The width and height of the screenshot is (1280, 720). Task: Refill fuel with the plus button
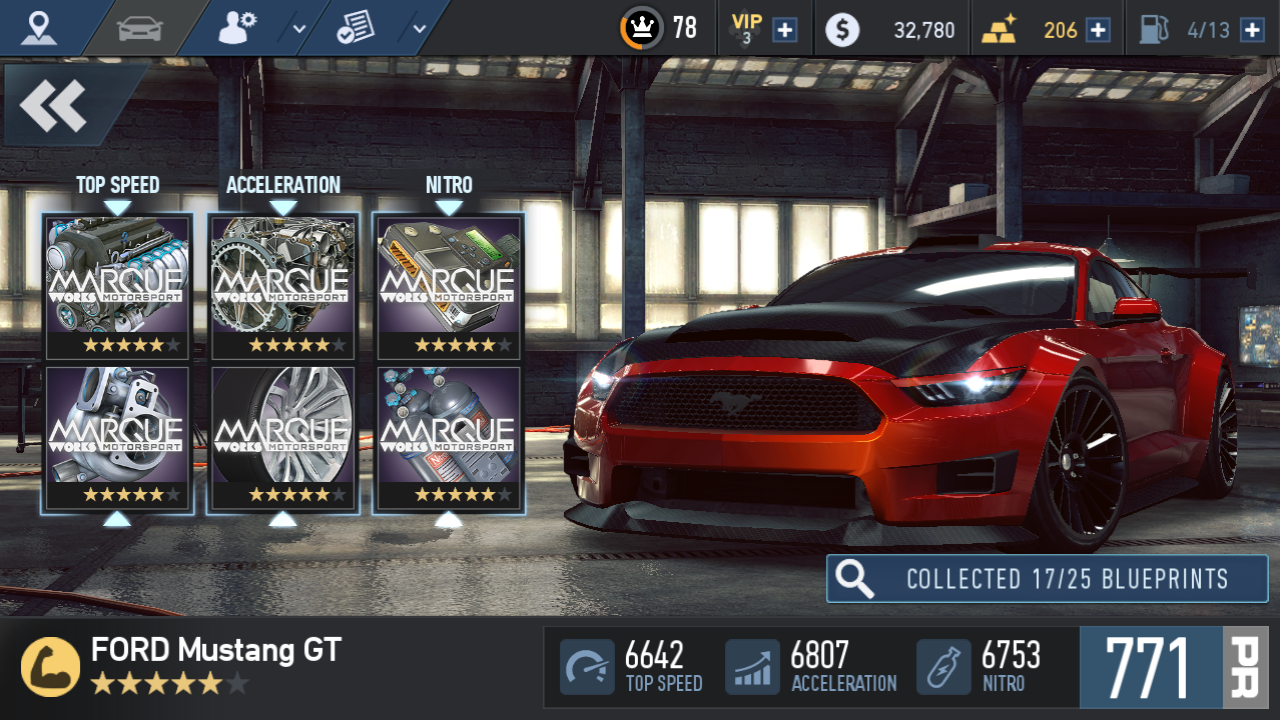tap(1252, 29)
